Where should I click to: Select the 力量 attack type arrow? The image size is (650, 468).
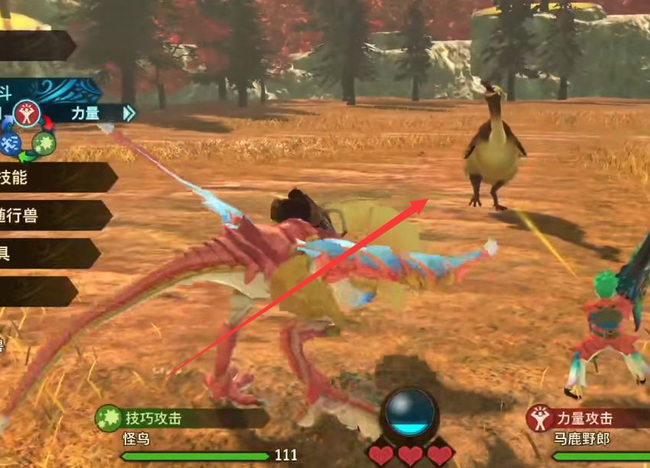pyautogui.click(x=128, y=114)
